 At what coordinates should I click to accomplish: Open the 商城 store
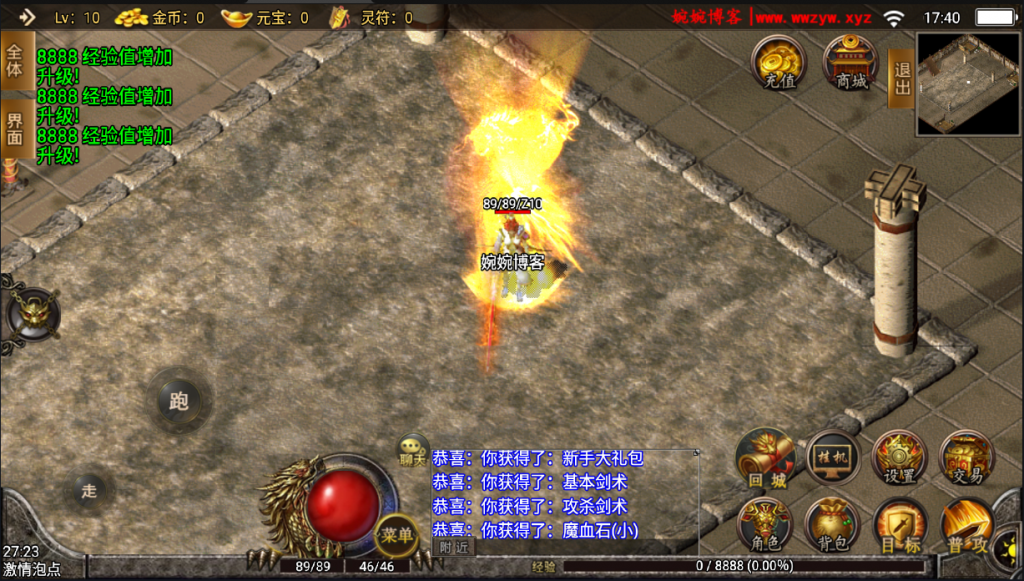click(852, 63)
